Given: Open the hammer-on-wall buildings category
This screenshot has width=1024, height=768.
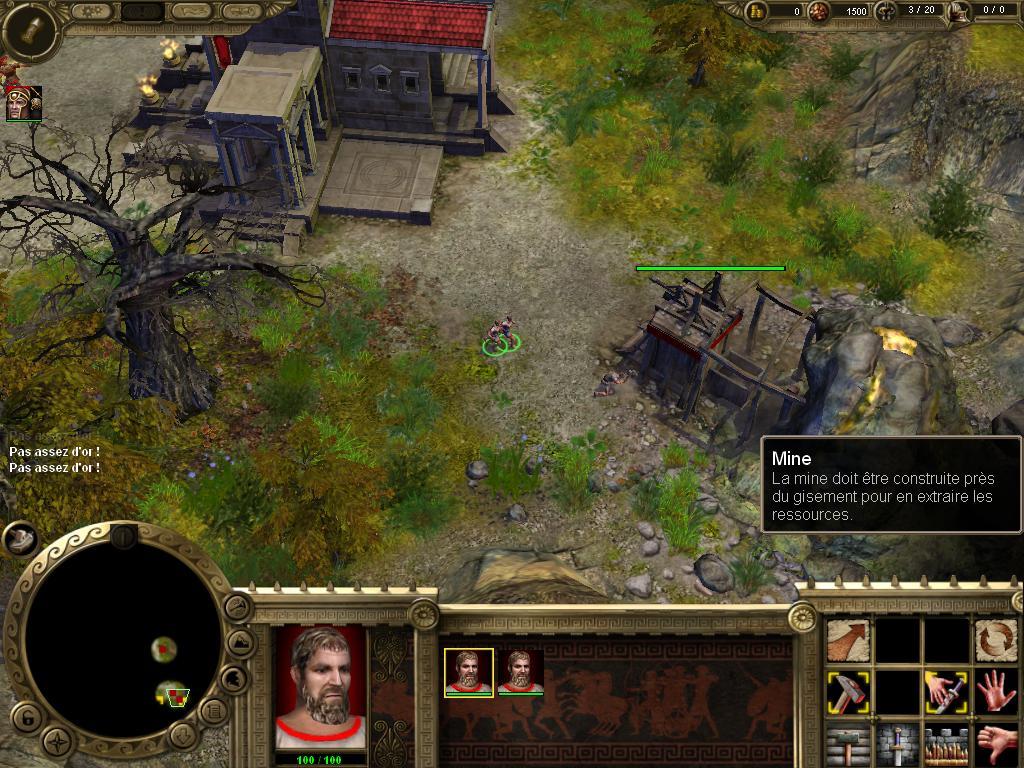Looking at the screenshot, I should pos(848,745).
